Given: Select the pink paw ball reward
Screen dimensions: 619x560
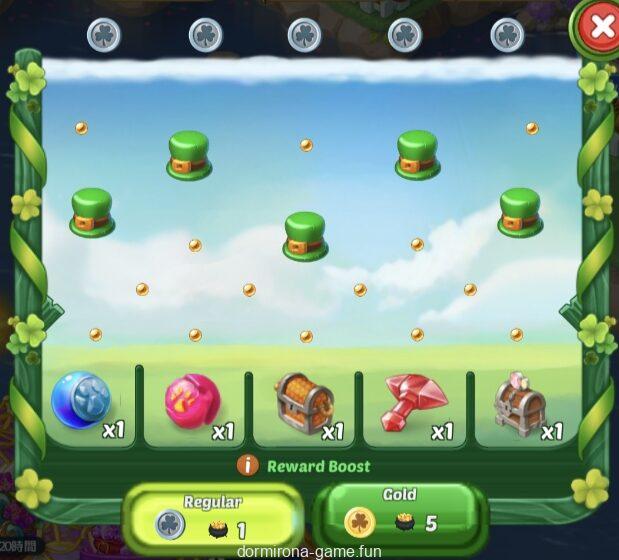Looking at the screenshot, I should pyautogui.click(x=192, y=402).
